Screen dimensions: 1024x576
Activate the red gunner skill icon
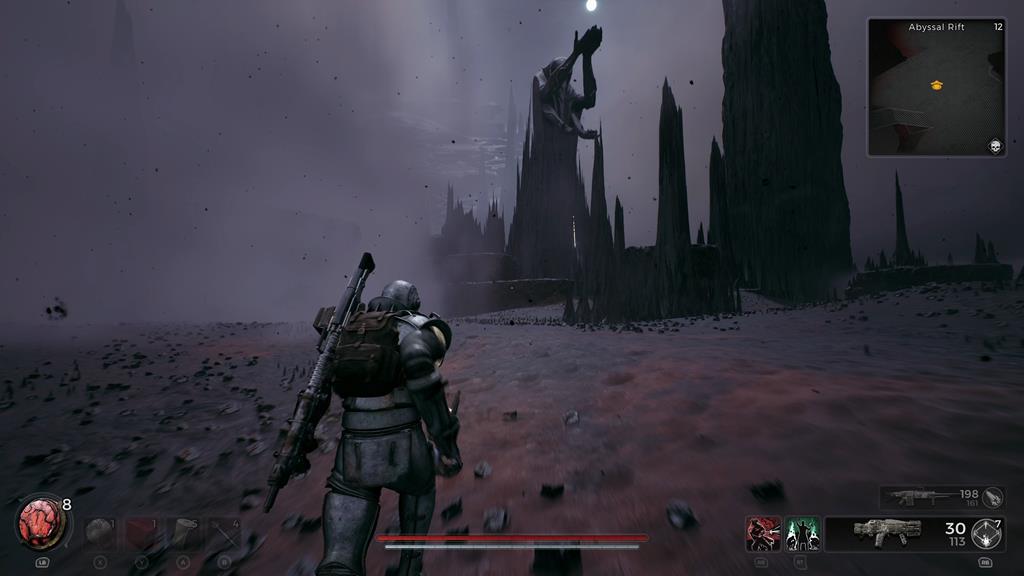[763, 534]
